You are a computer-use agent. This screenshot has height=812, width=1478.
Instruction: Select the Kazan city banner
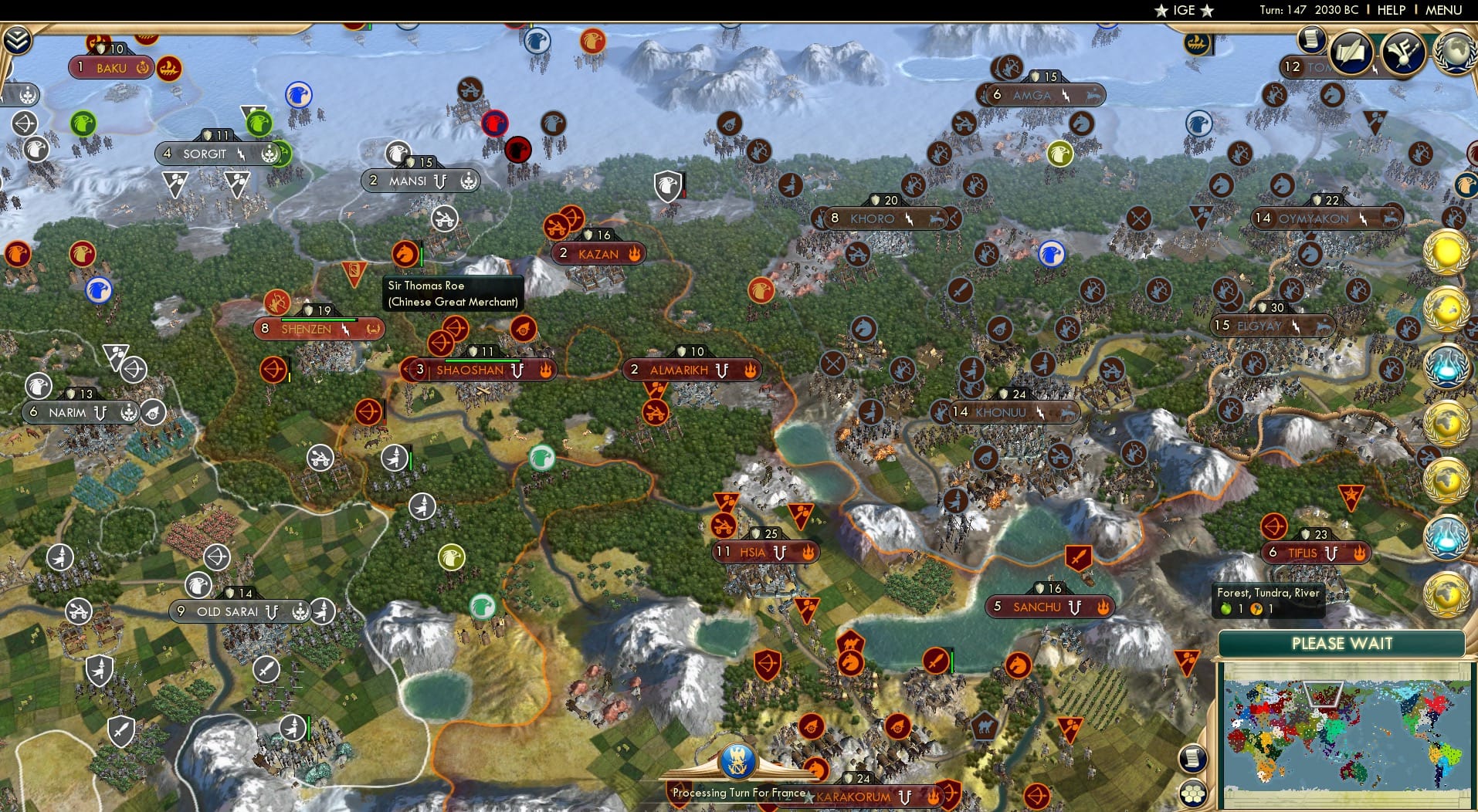pyautogui.click(x=598, y=253)
